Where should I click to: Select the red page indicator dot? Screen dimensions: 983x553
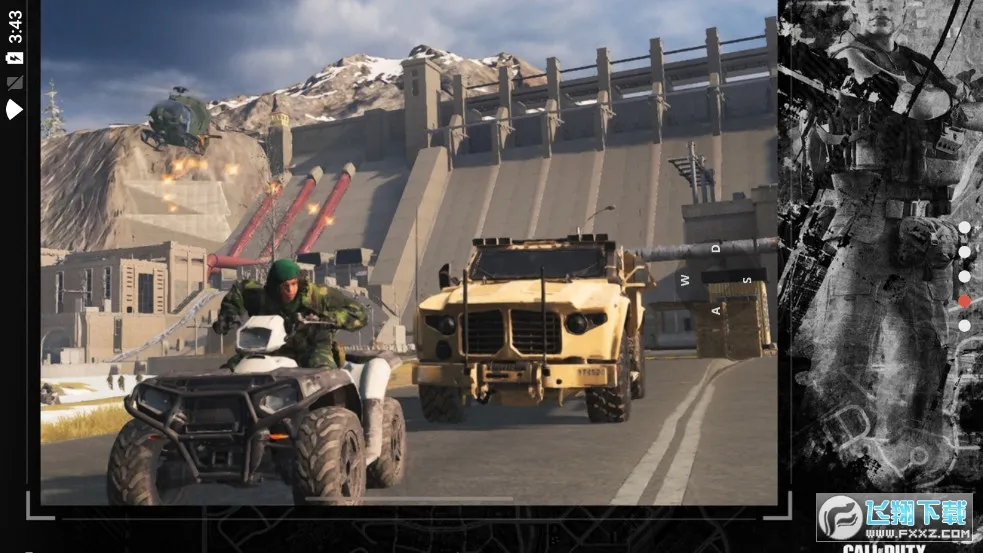point(964,301)
